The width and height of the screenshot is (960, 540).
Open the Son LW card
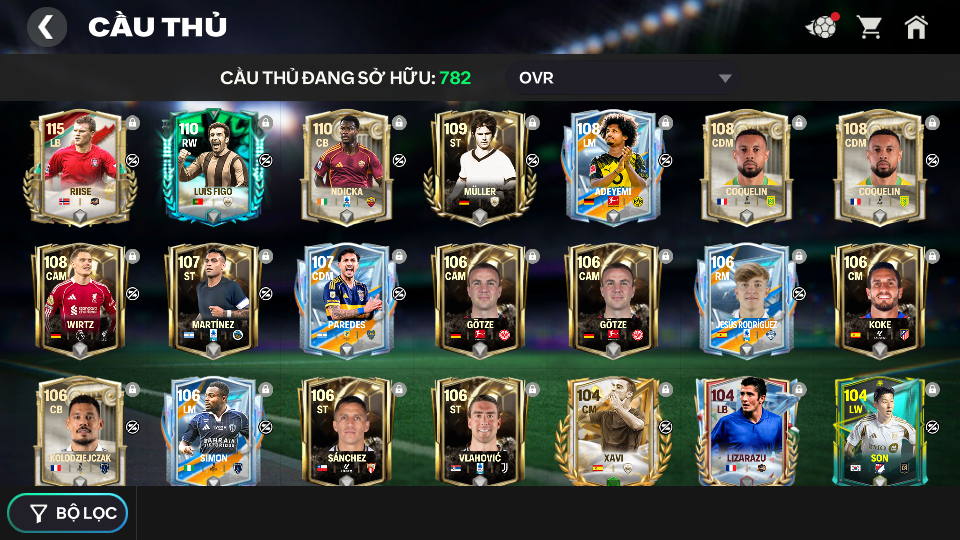tap(879, 430)
